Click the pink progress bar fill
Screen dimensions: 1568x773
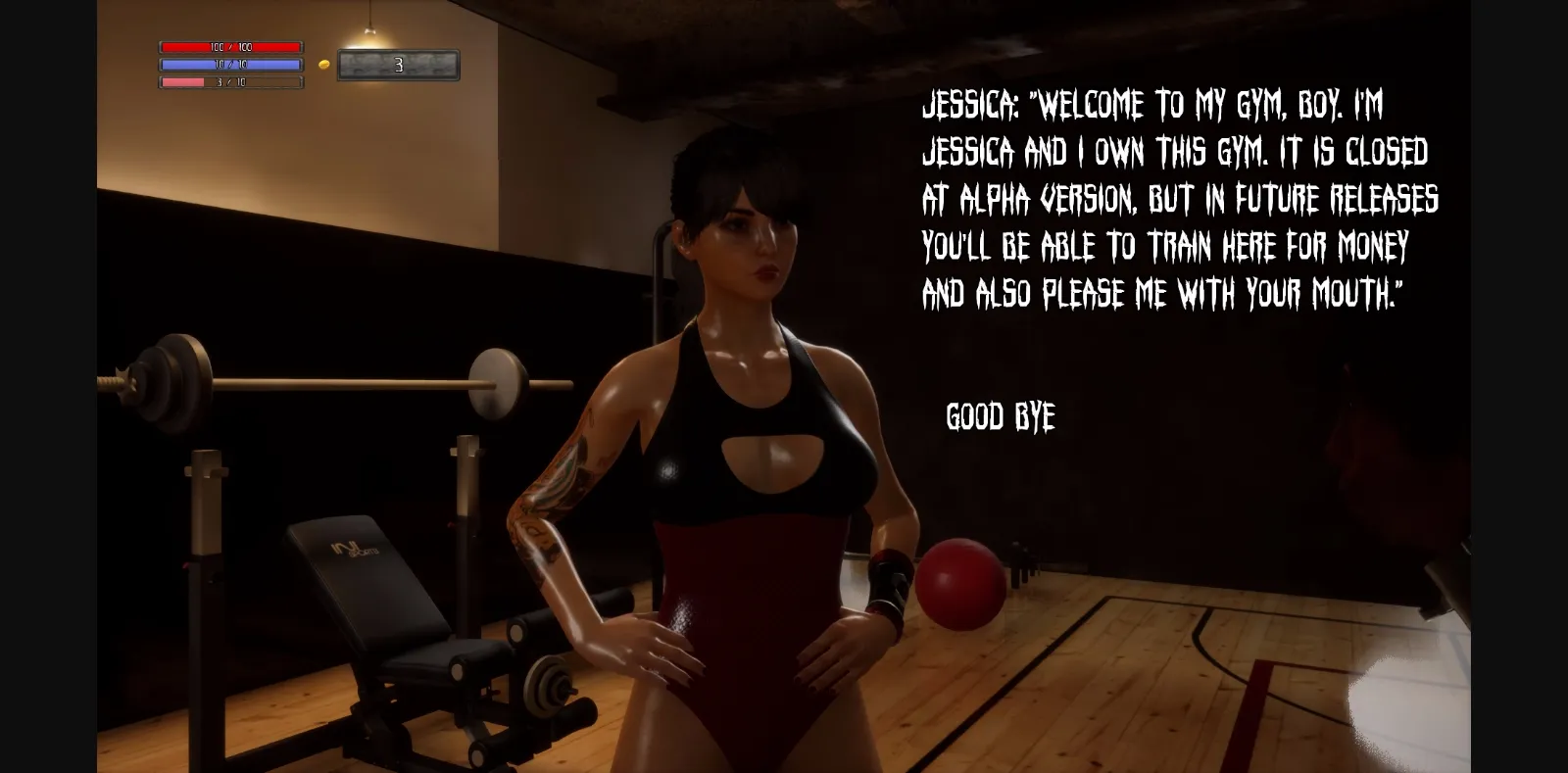tap(181, 82)
